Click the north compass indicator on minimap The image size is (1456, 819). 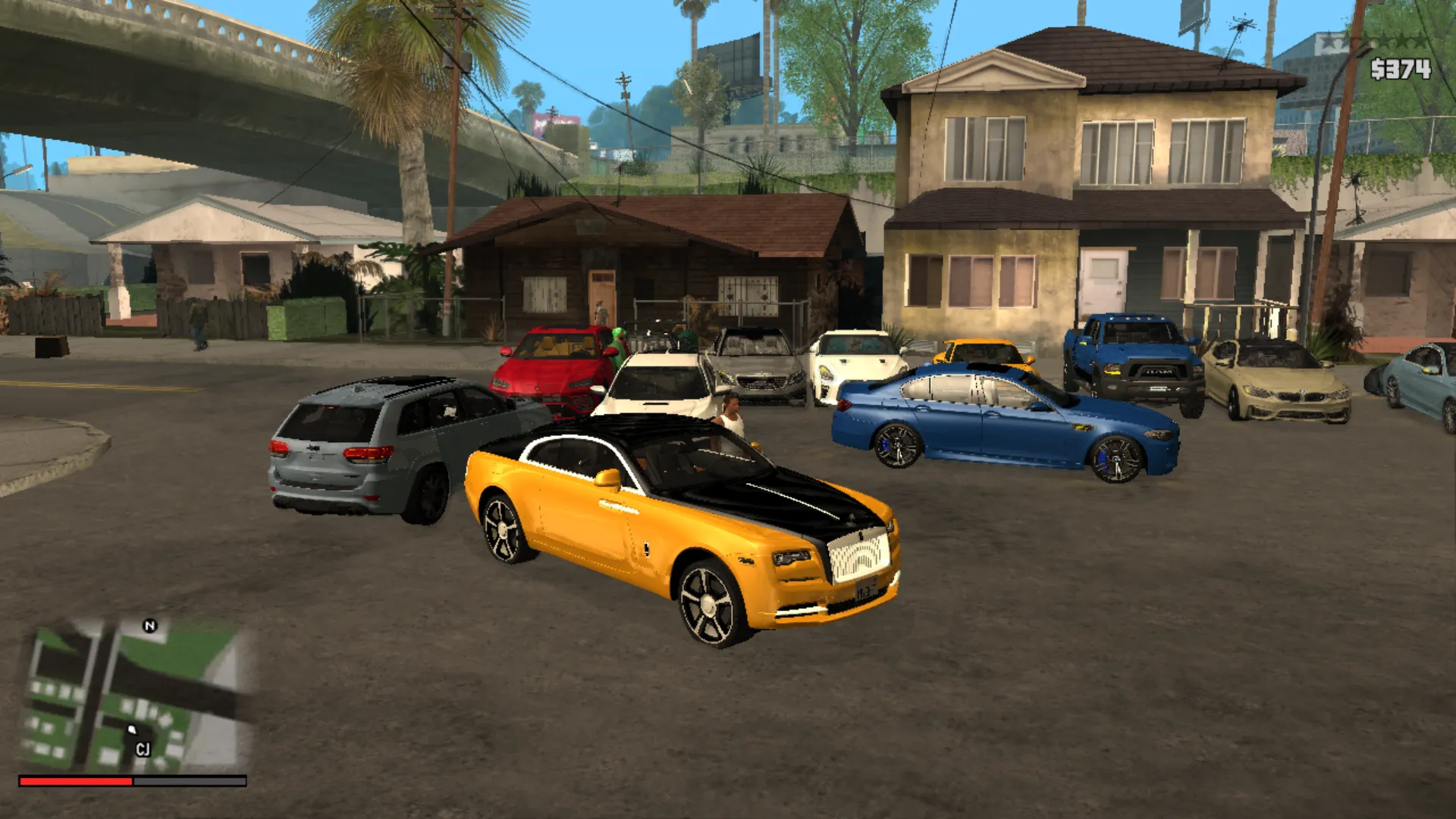[149, 626]
